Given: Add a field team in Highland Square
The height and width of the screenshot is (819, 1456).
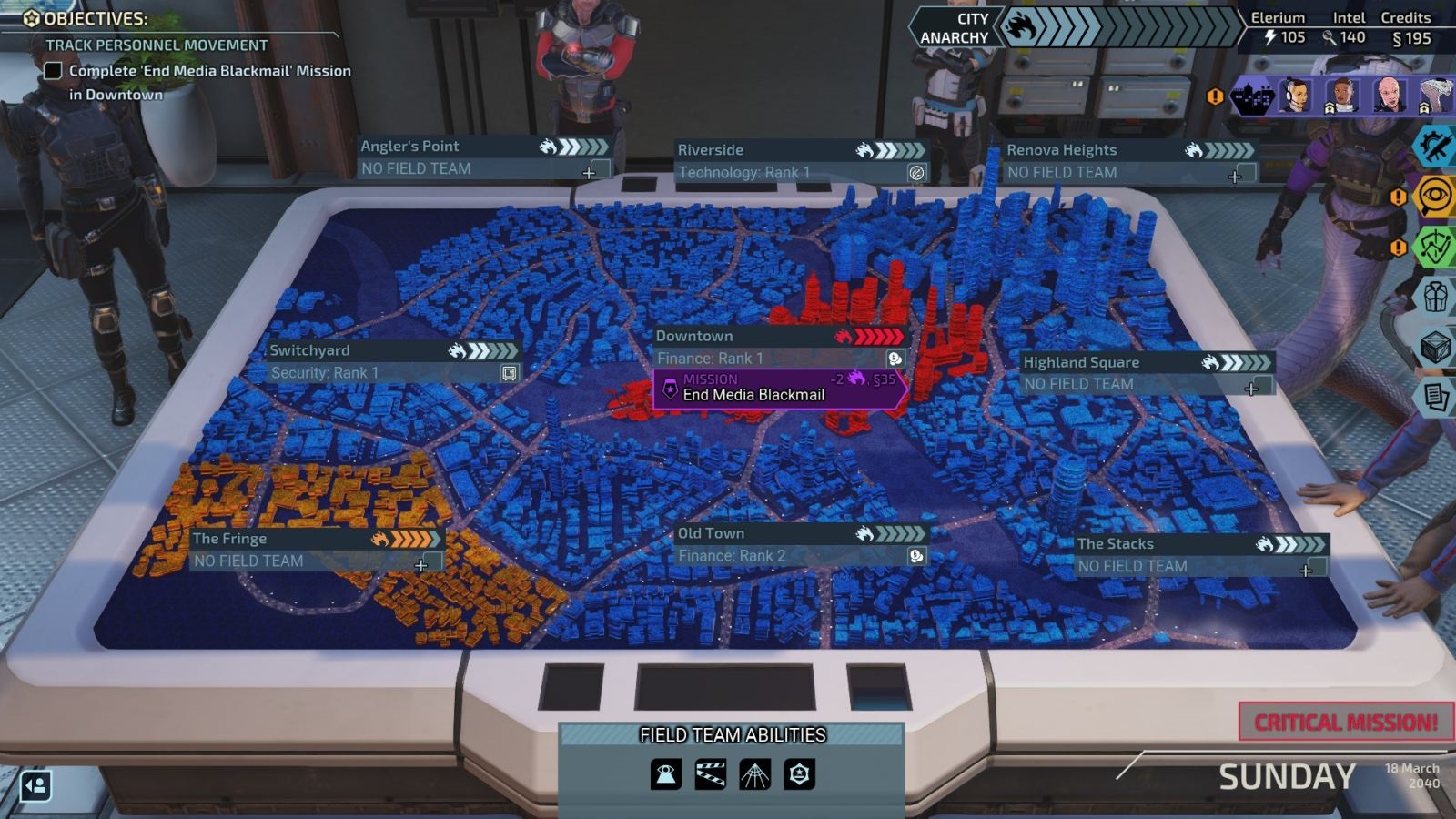Looking at the screenshot, I should 1252,388.
